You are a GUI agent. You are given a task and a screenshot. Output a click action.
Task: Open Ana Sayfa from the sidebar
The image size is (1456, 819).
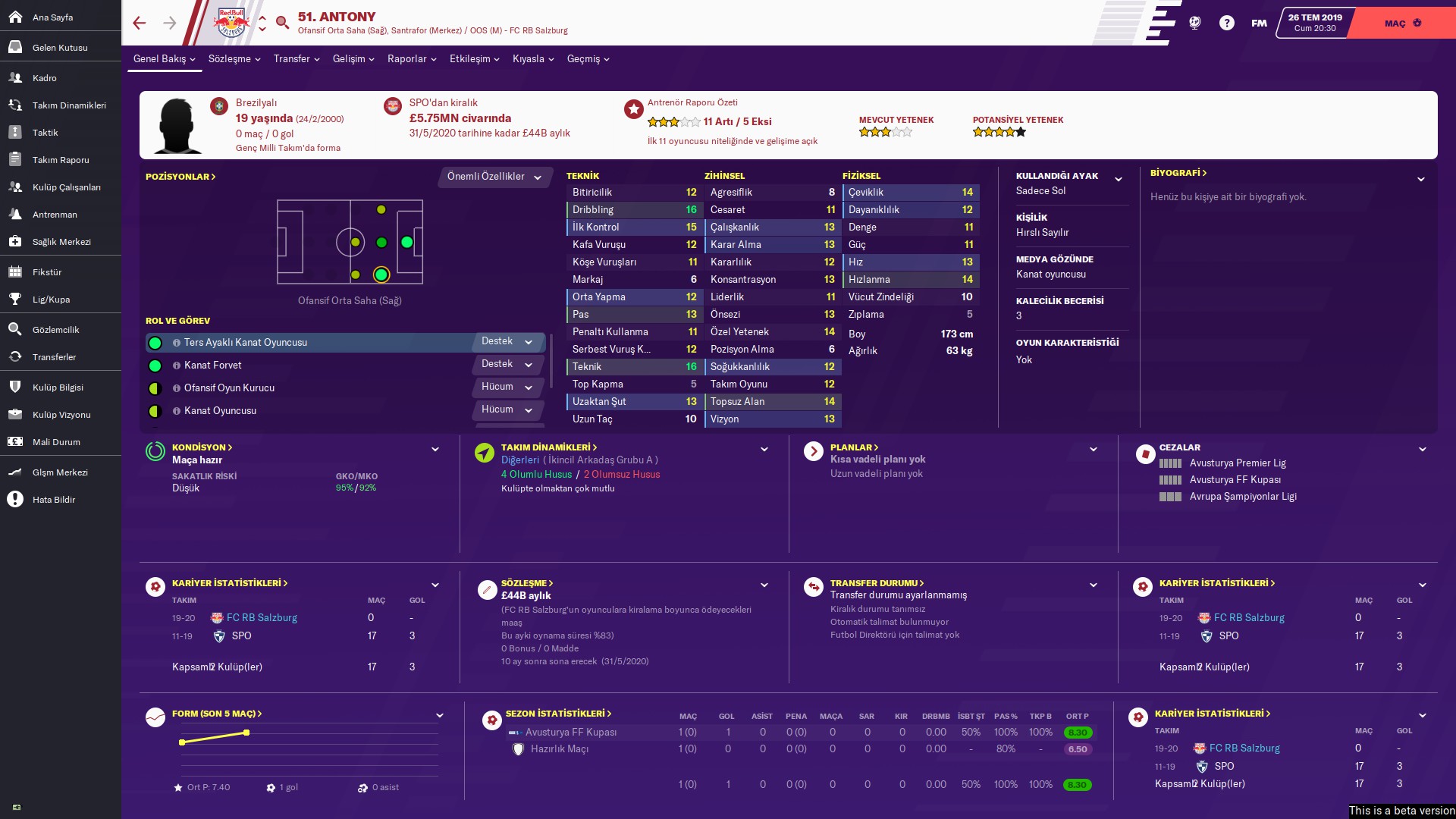coord(52,17)
